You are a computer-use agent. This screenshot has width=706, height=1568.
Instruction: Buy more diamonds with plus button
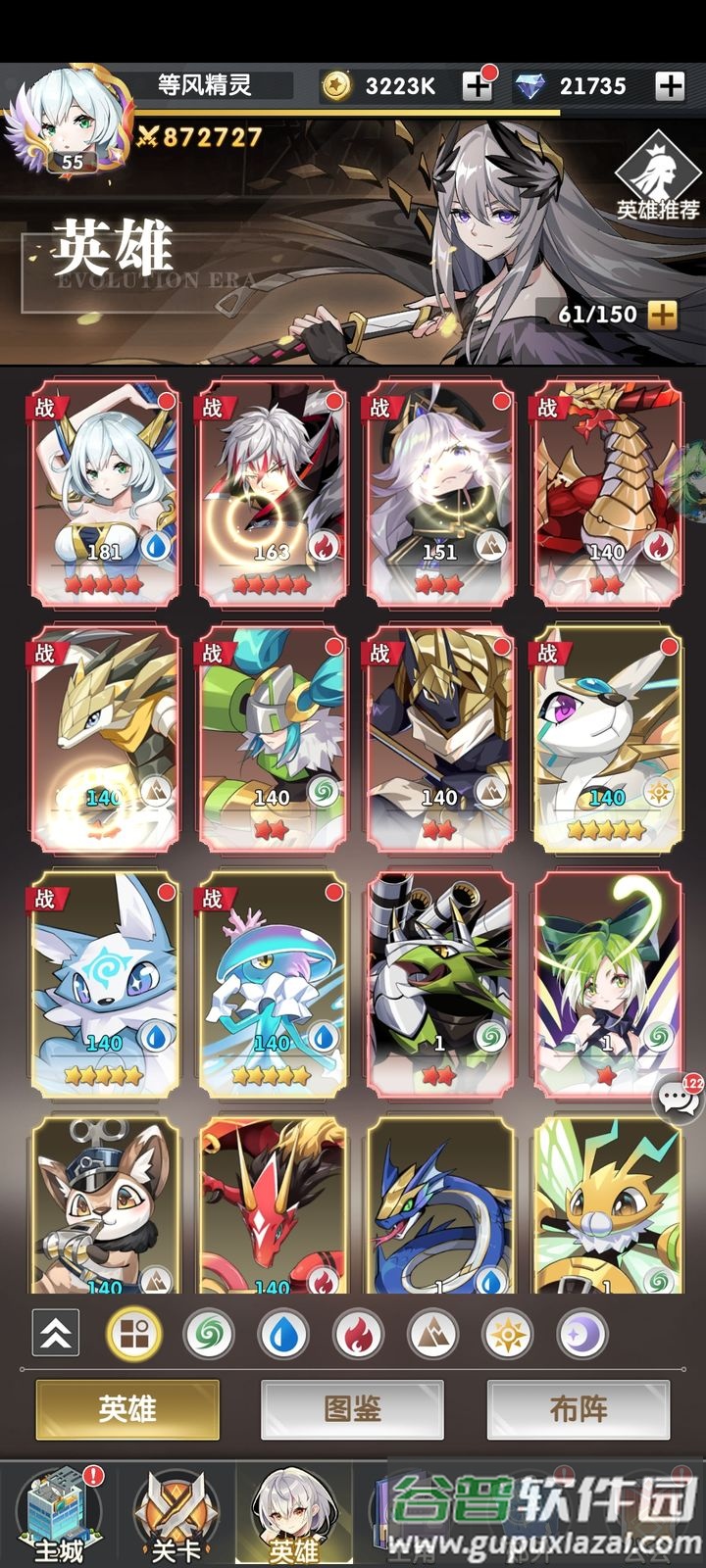(x=670, y=86)
